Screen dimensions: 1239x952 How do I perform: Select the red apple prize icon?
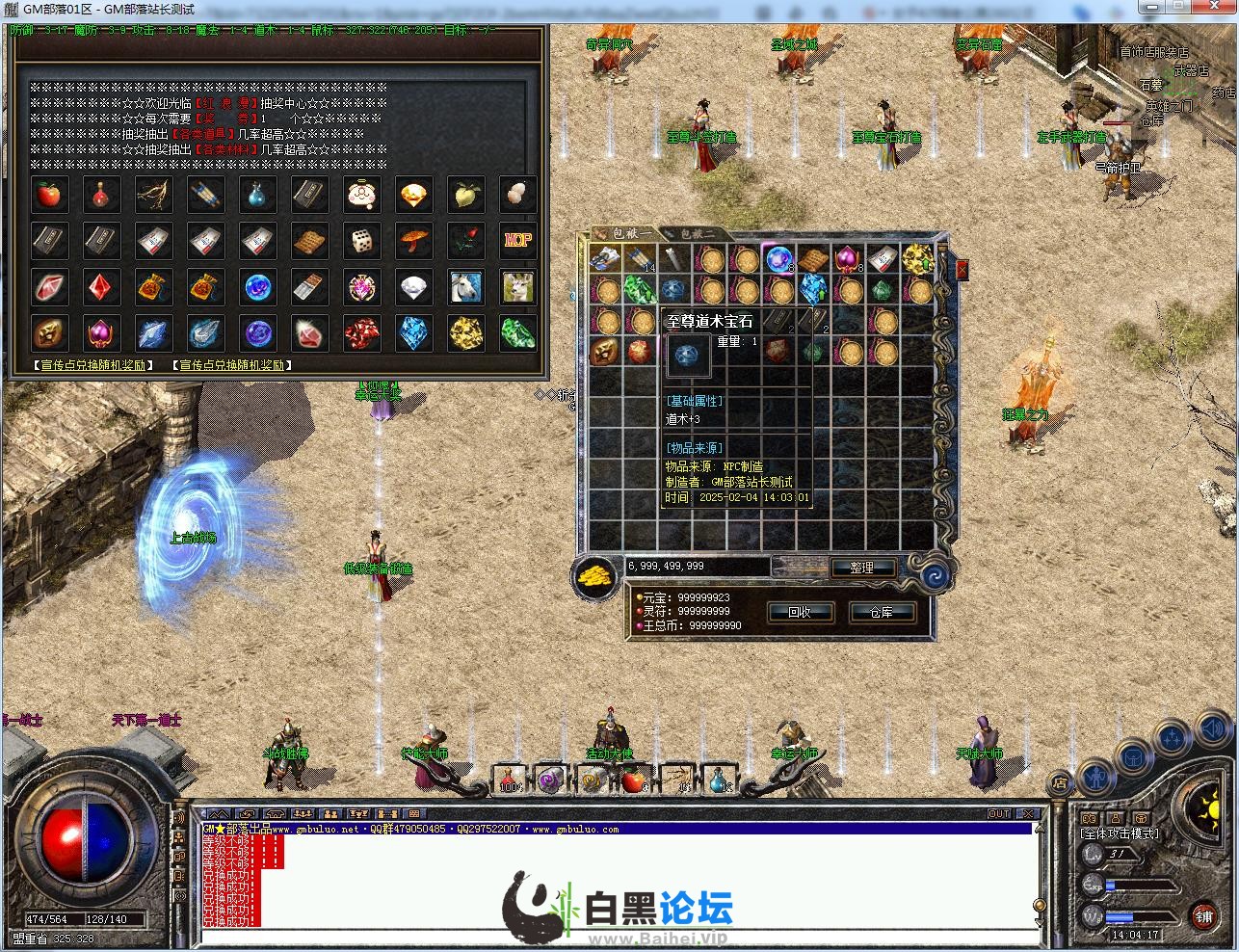tap(48, 195)
